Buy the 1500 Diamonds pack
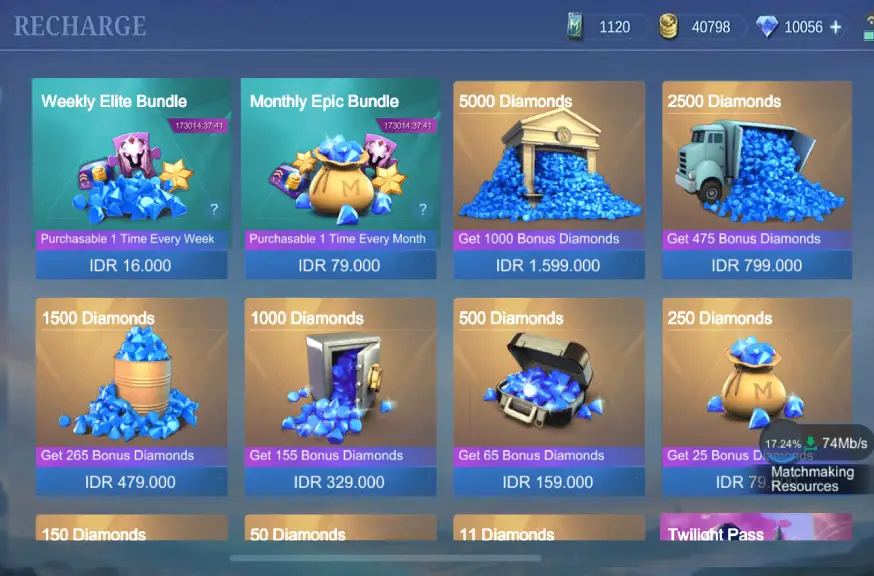This screenshot has width=874, height=576. 132,481
